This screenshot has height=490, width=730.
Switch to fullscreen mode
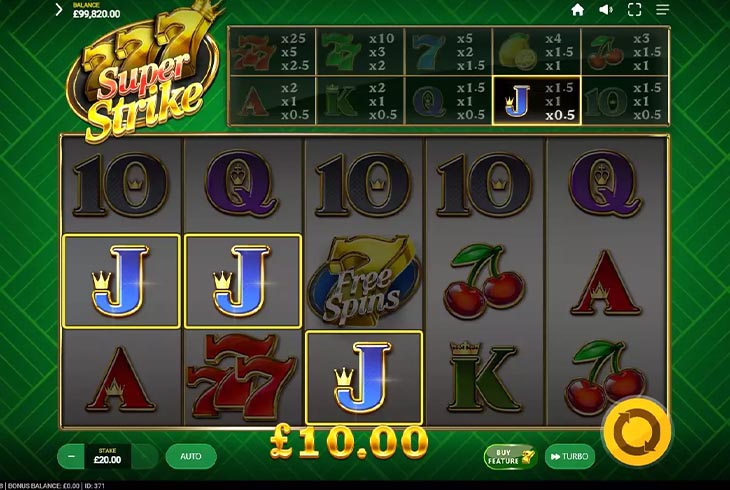tap(634, 10)
